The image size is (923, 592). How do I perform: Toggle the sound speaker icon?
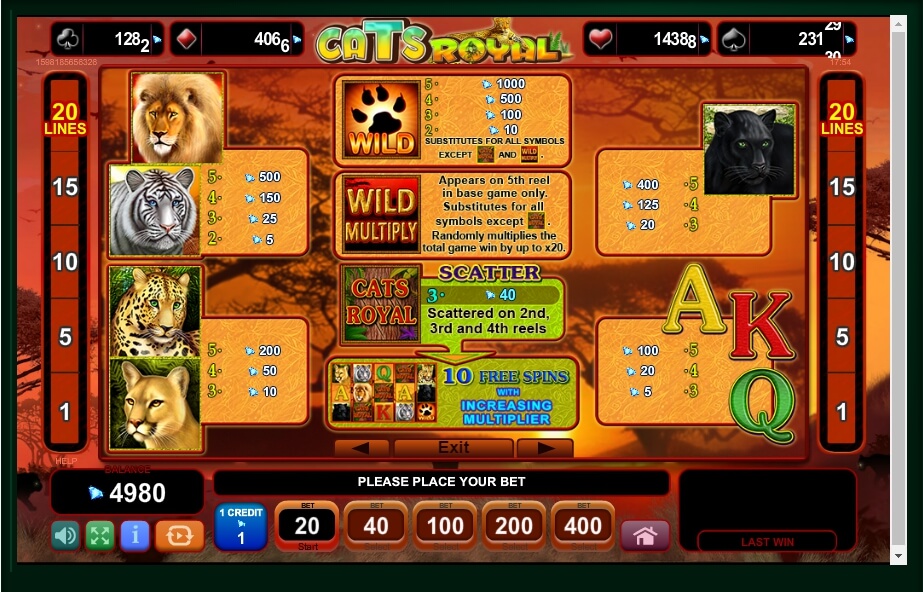tap(66, 535)
